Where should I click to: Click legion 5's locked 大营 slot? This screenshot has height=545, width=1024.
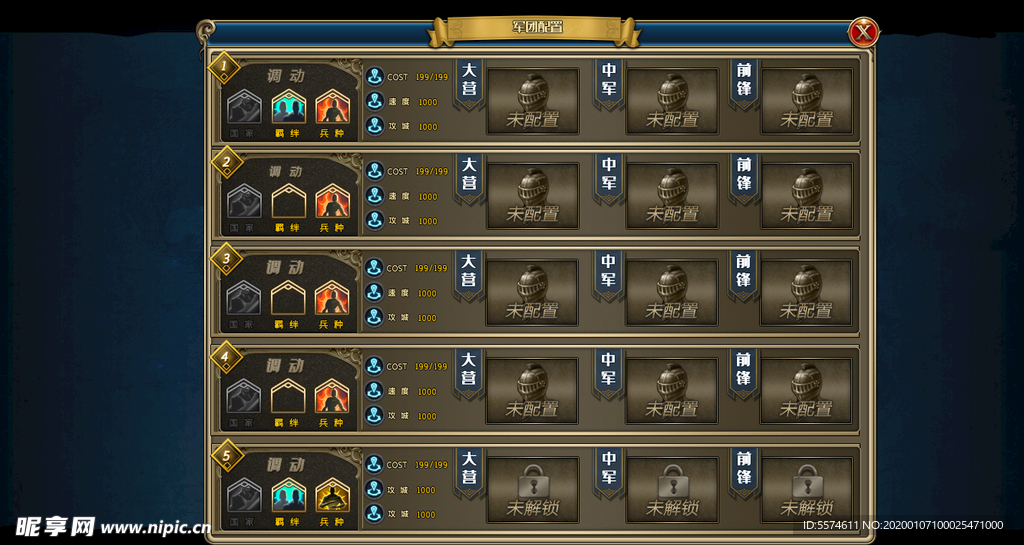click(532, 490)
